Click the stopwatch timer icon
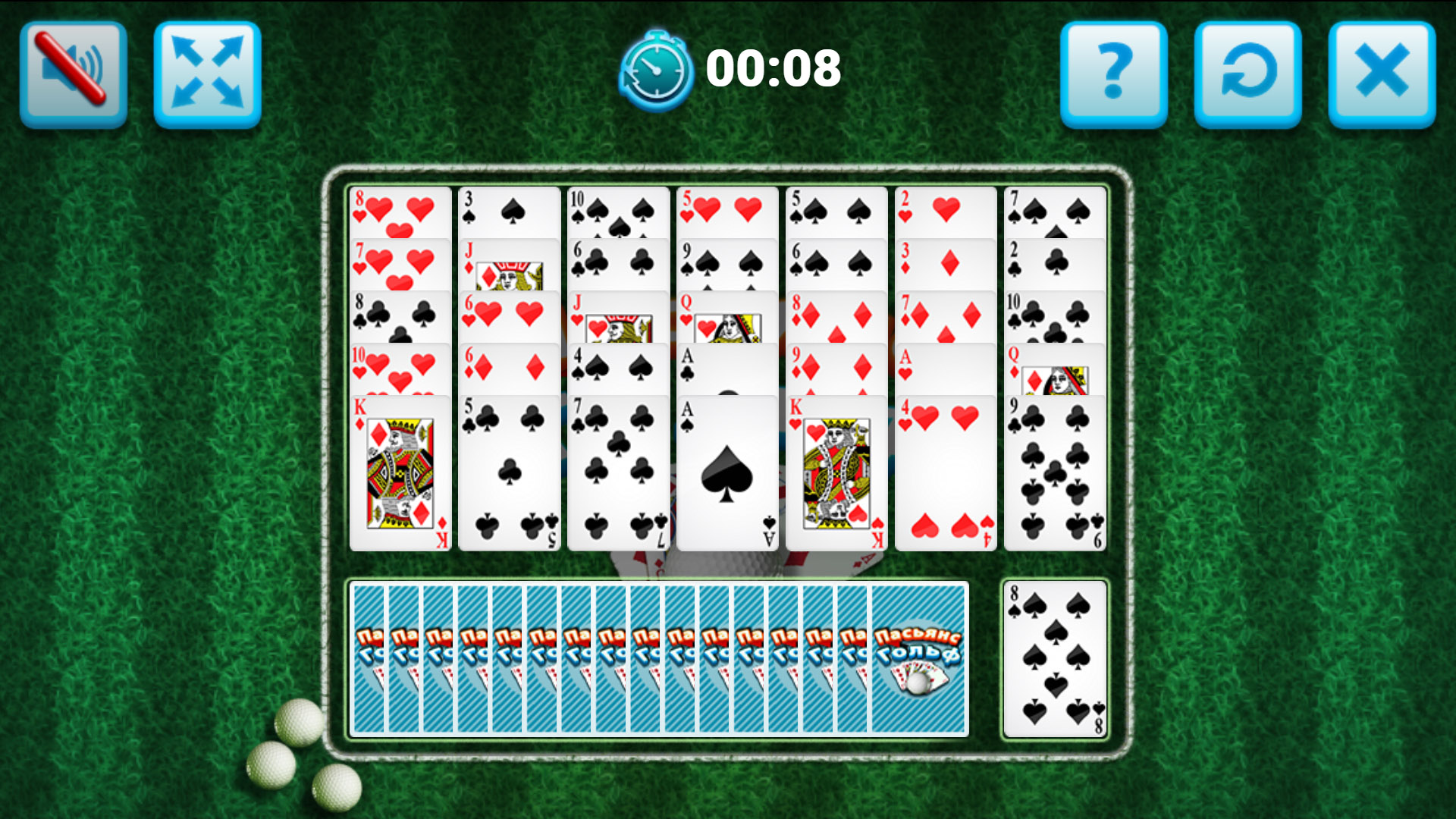Viewport: 1456px width, 819px height. 657,68
